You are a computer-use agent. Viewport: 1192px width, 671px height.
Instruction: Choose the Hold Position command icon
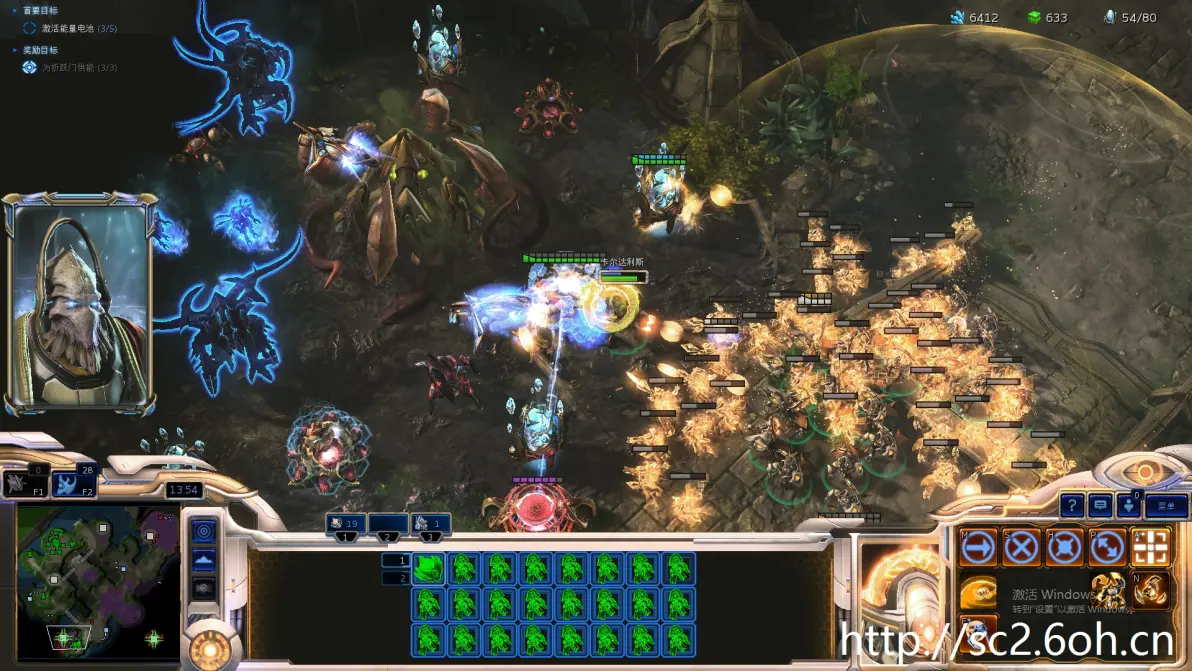(x=1064, y=548)
